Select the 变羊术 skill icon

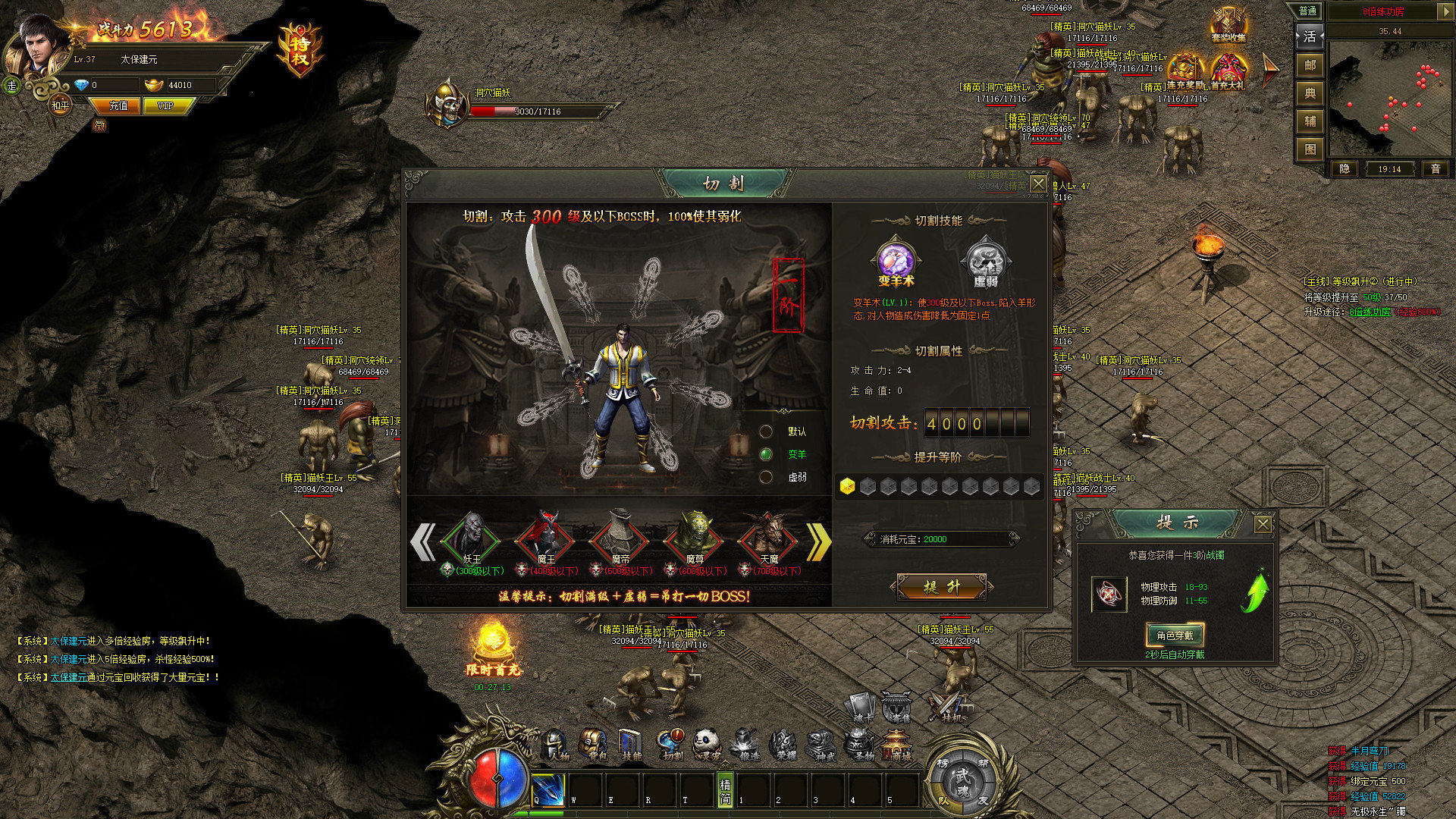pyautogui.click(x=896, y=262)
